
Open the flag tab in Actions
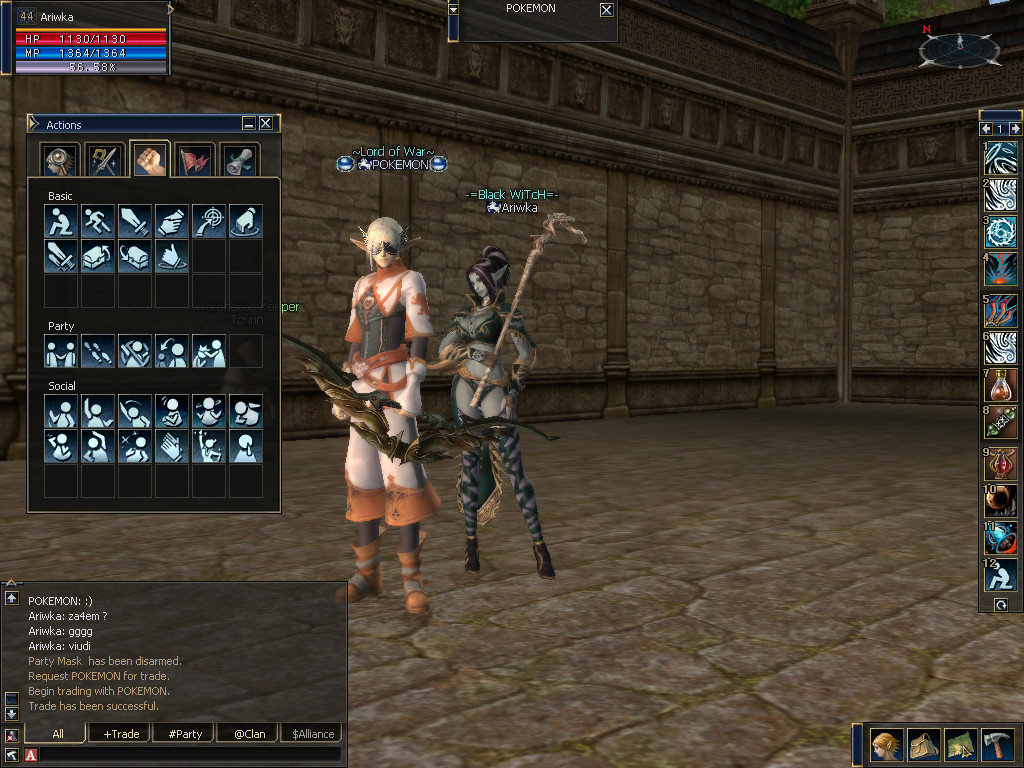(x=193, y=160)
